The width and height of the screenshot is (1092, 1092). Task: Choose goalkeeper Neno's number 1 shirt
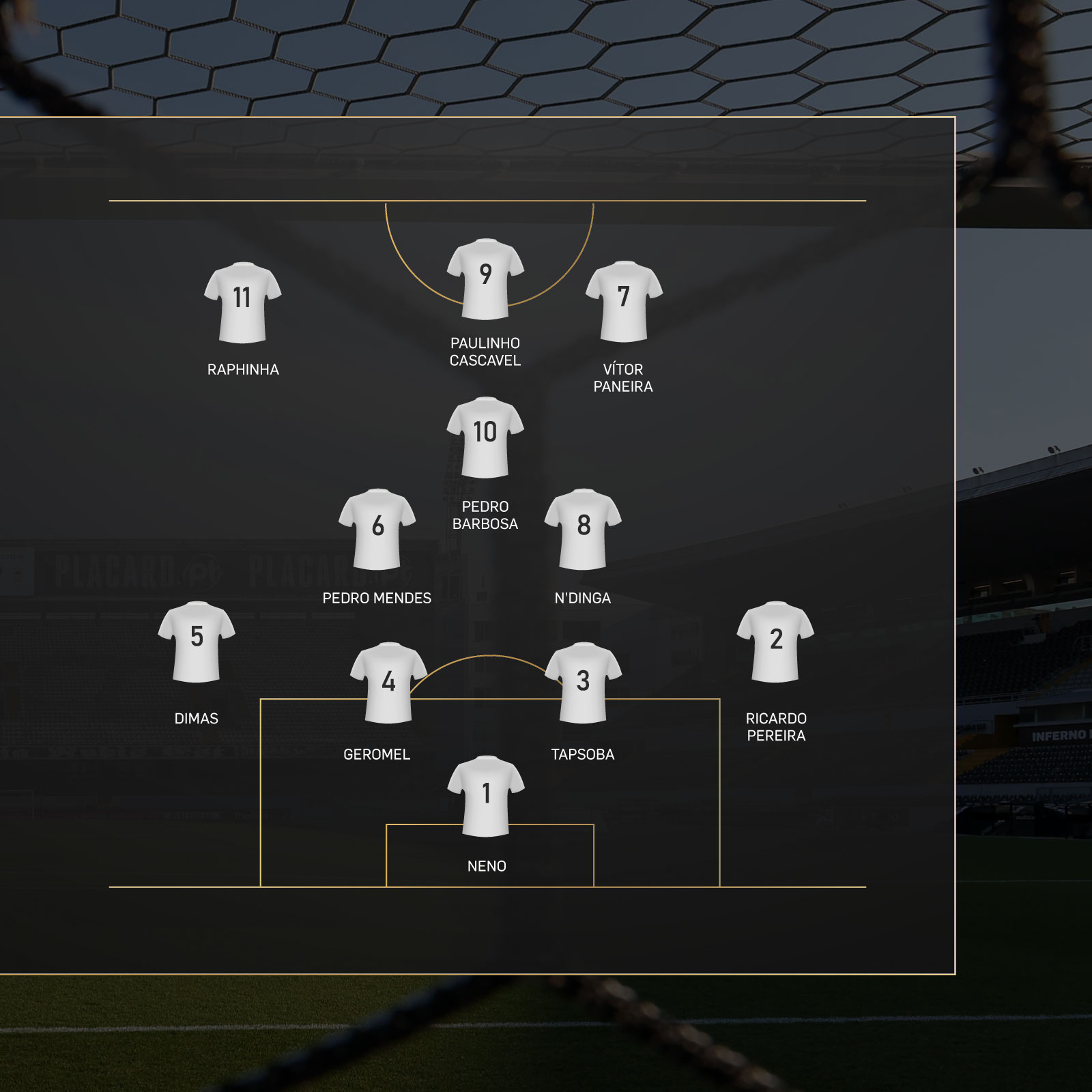coord(486,796)
